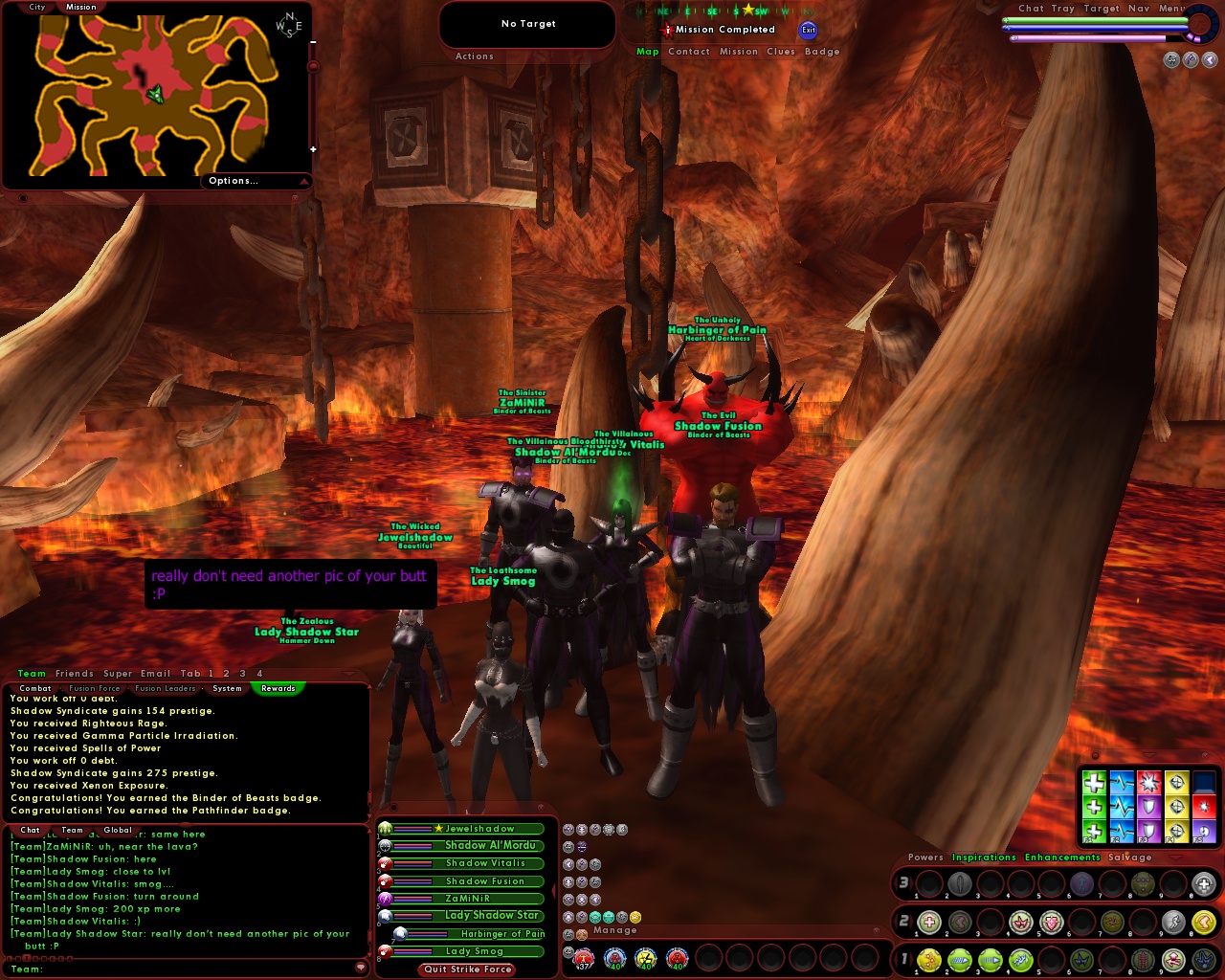Switch to the Rewards chat tab
1225x980 pixels.
pyautogui.click(x=278, y=688)
